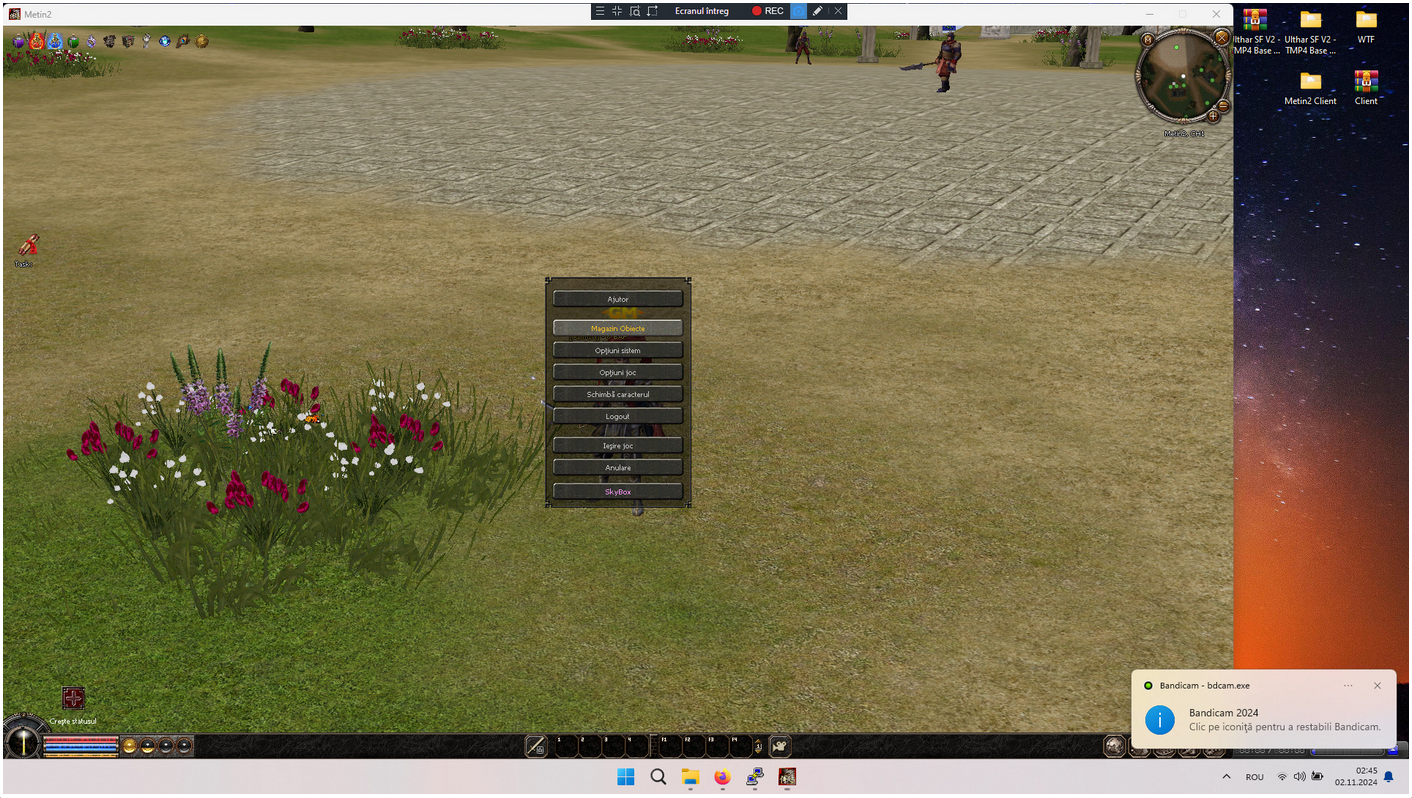Click the red cross Crește statusul icon
Viewport: 1412px width, 798px height.
[x=73, y=698]
